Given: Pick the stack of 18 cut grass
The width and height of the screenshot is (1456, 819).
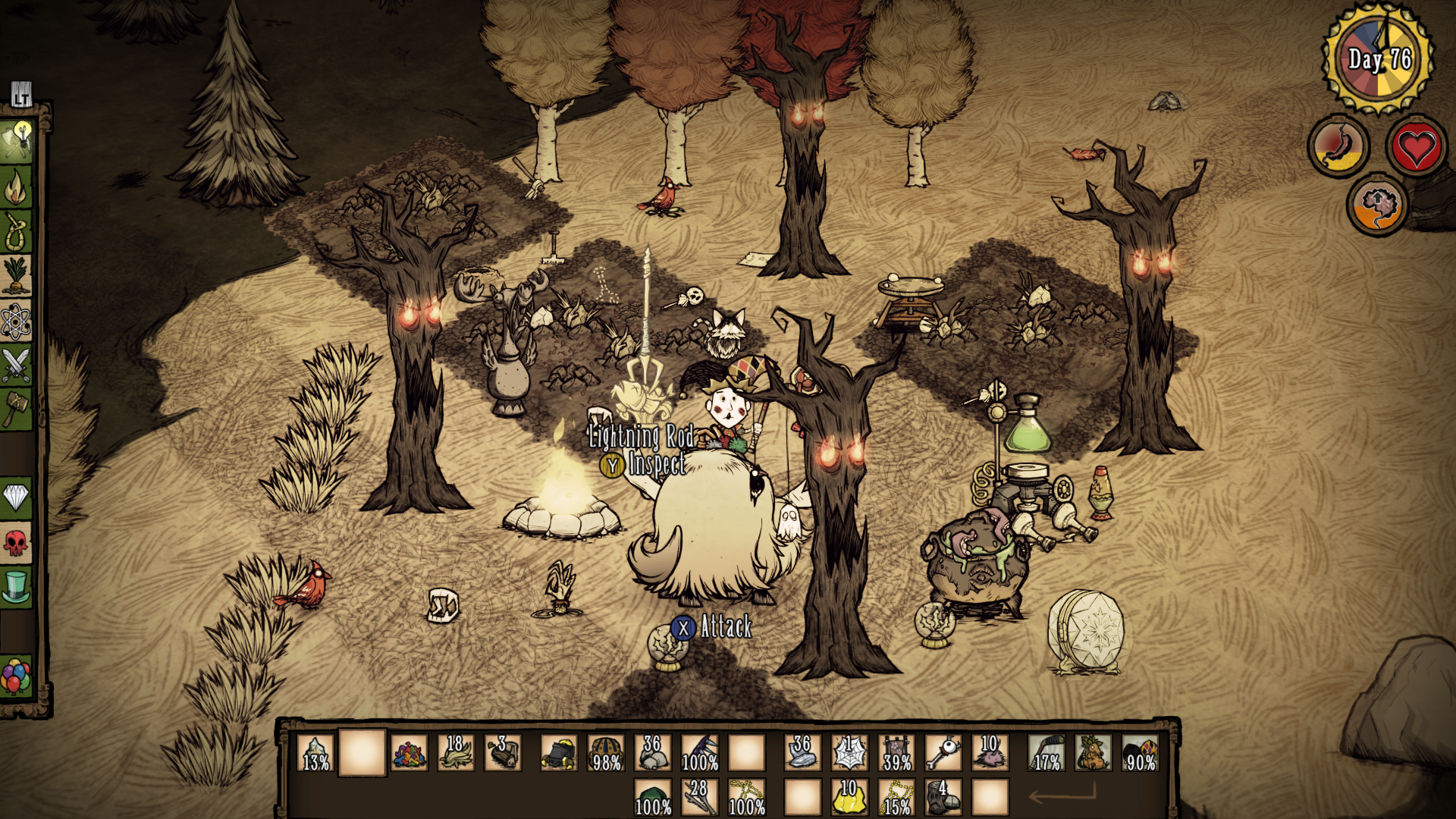Looking at the screenshot, I should coord(456,753).
